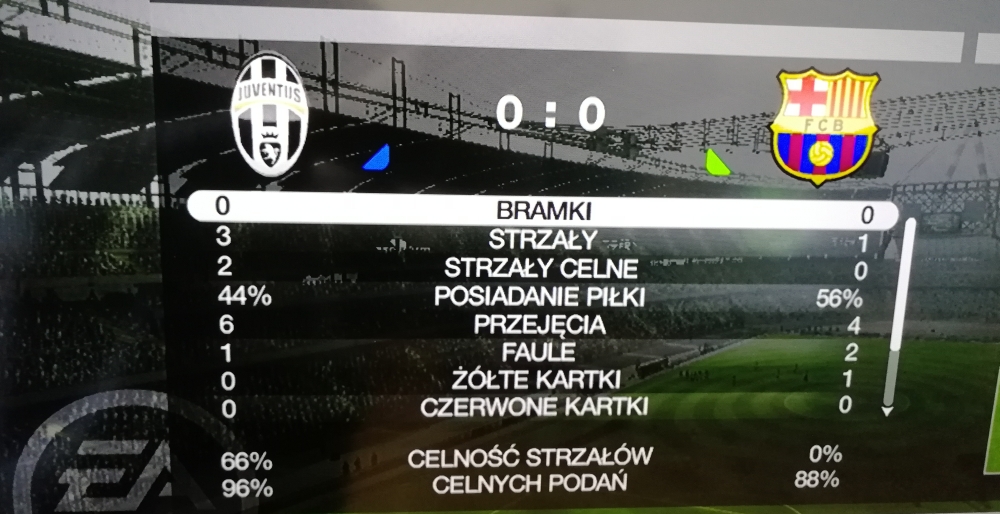The image size is (1000, 514).
Task: Click the Juventus team crest
Action: click(268, 114)
